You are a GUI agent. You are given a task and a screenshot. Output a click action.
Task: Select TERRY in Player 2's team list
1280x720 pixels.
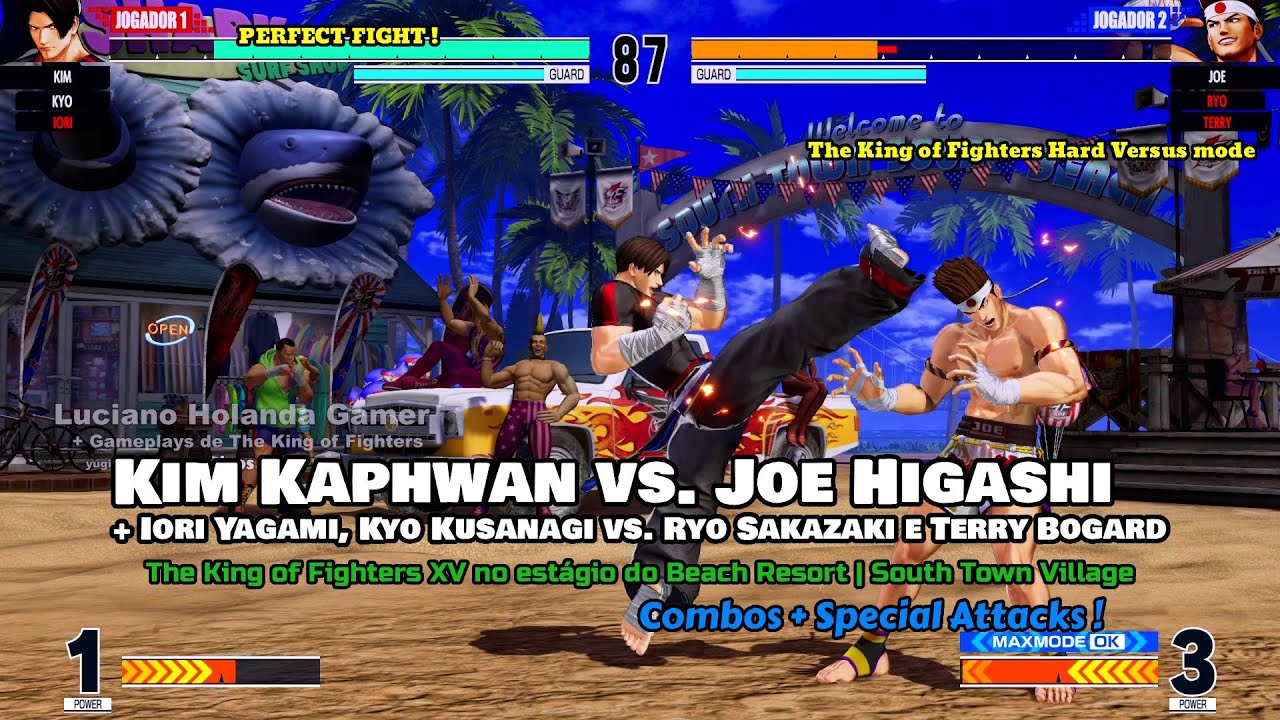(1216, 121)
